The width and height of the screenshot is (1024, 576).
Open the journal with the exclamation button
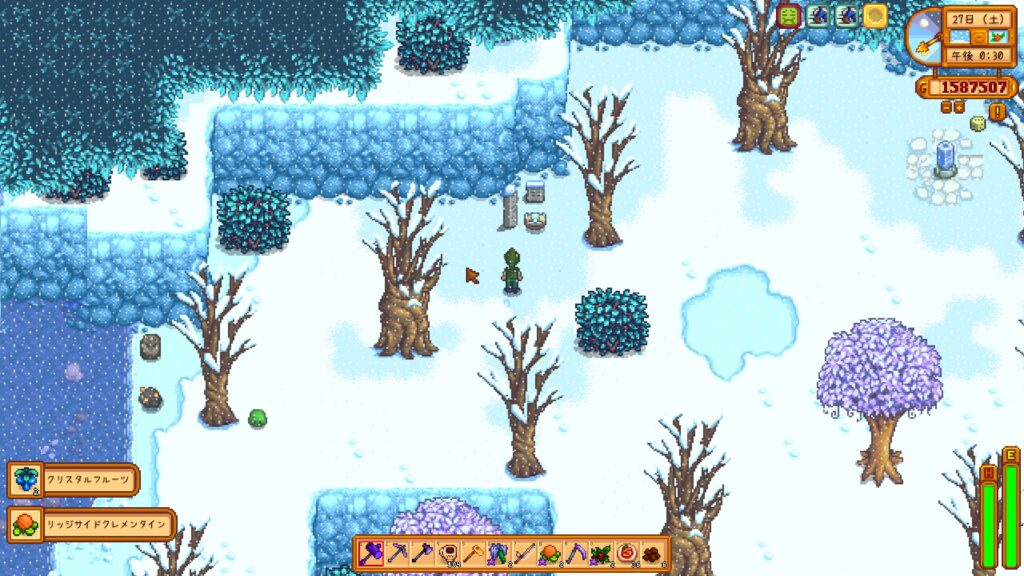[997, 112]
